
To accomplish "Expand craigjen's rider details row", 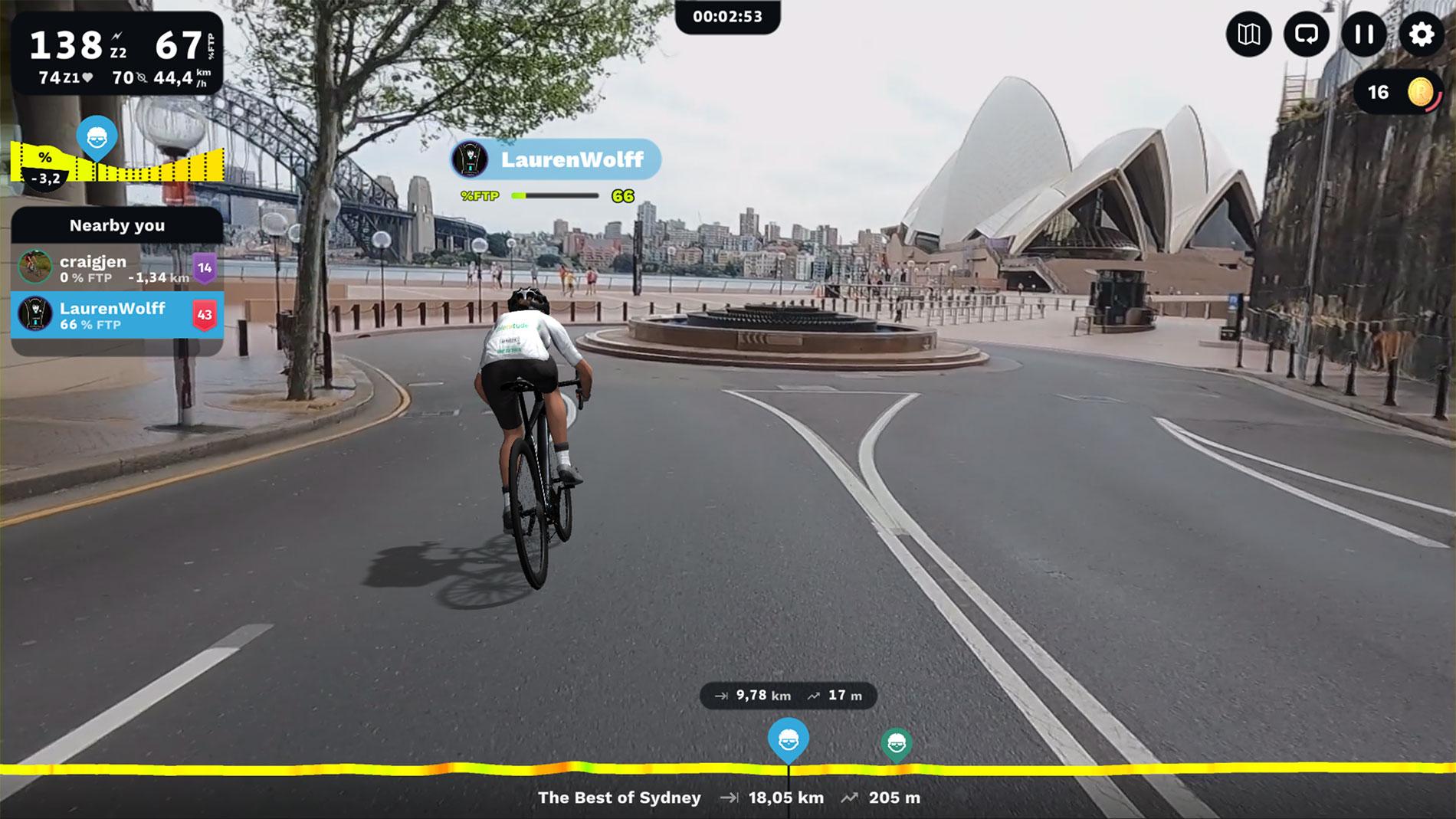I will pyautogui.click(x=107, y=267).
